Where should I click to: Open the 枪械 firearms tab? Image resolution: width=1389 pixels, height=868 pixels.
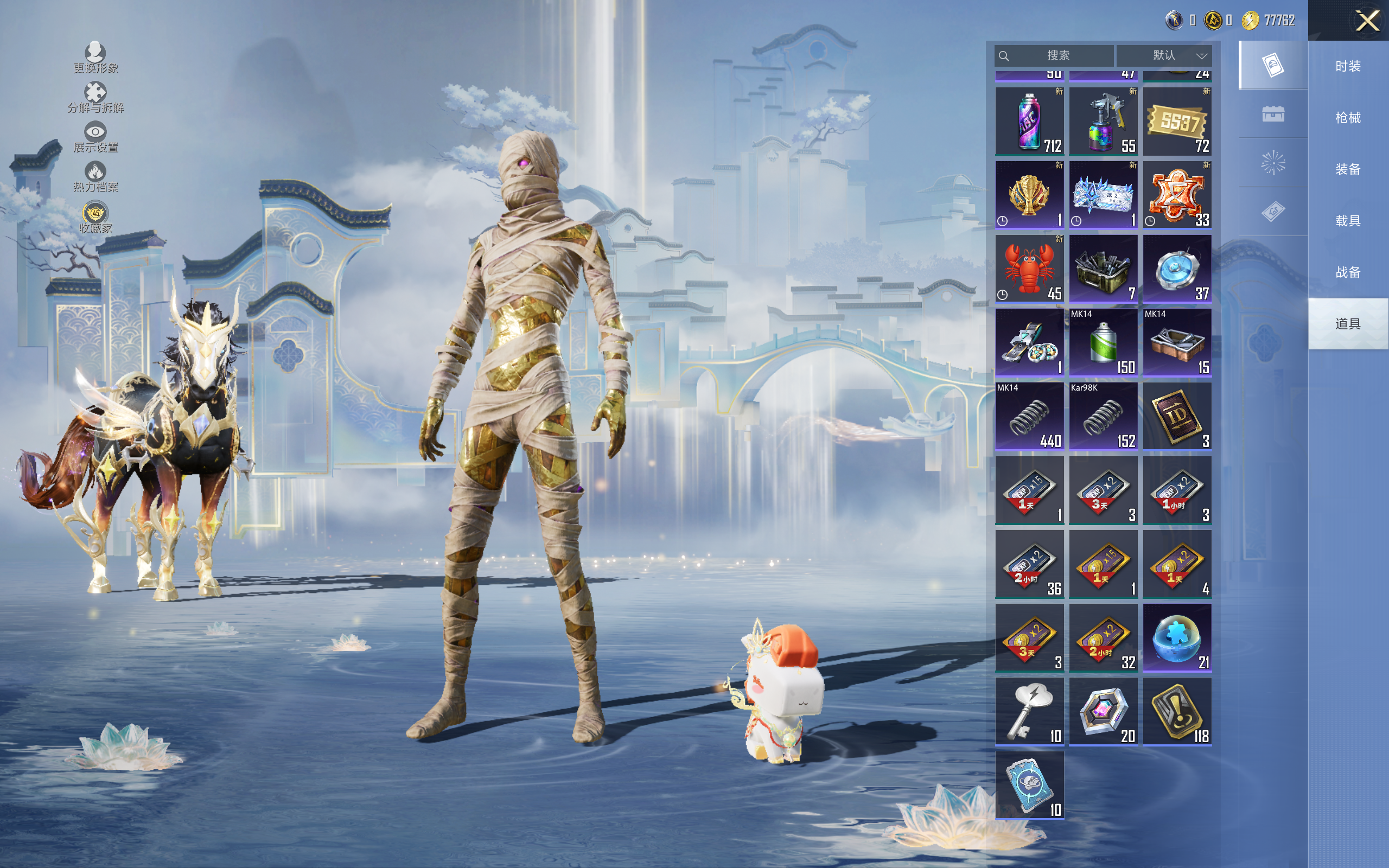pos(1348,118)
